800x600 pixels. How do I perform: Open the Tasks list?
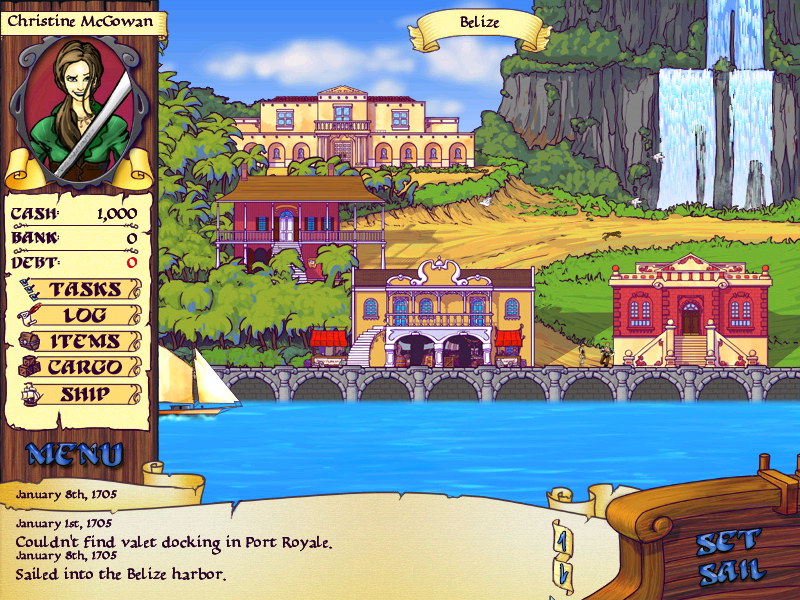[84, 290]
